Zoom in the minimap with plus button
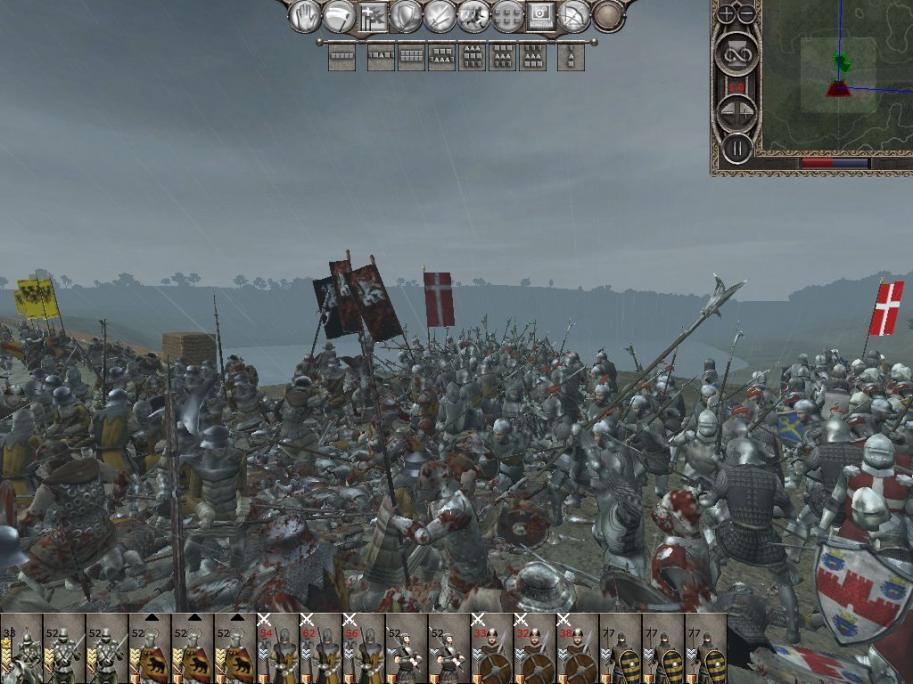The image size is (913, 684). coord(726,15)
